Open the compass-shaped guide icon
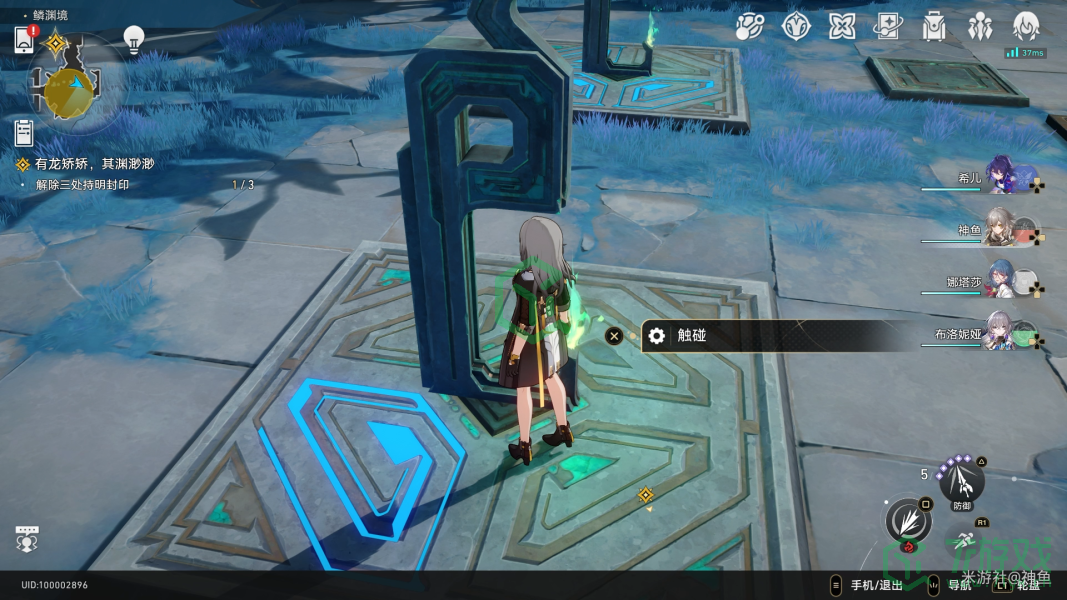The width and height of the screenshot is (1067, 600). tap(796, 27)
